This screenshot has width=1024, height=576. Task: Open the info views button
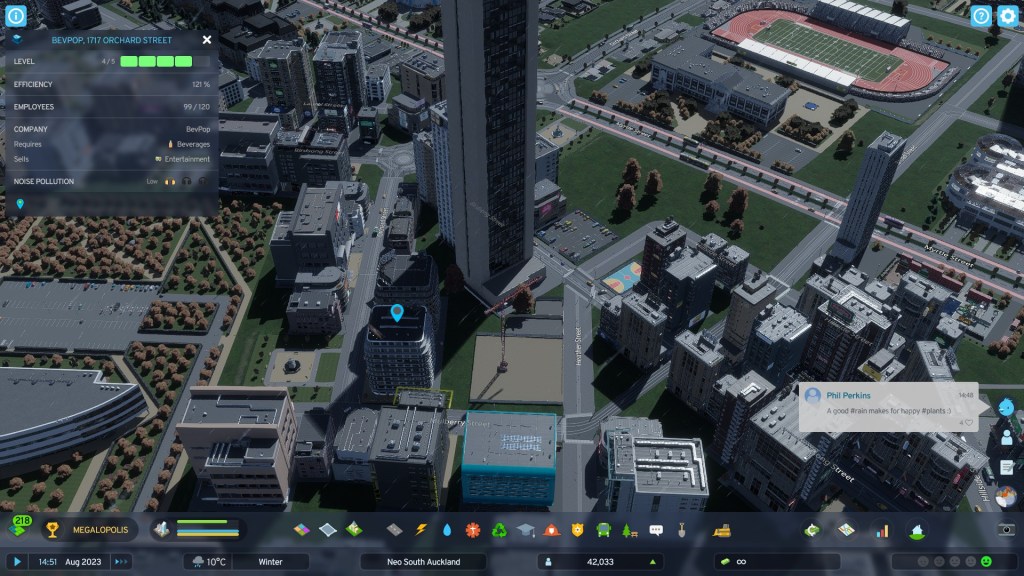[16, 16]
